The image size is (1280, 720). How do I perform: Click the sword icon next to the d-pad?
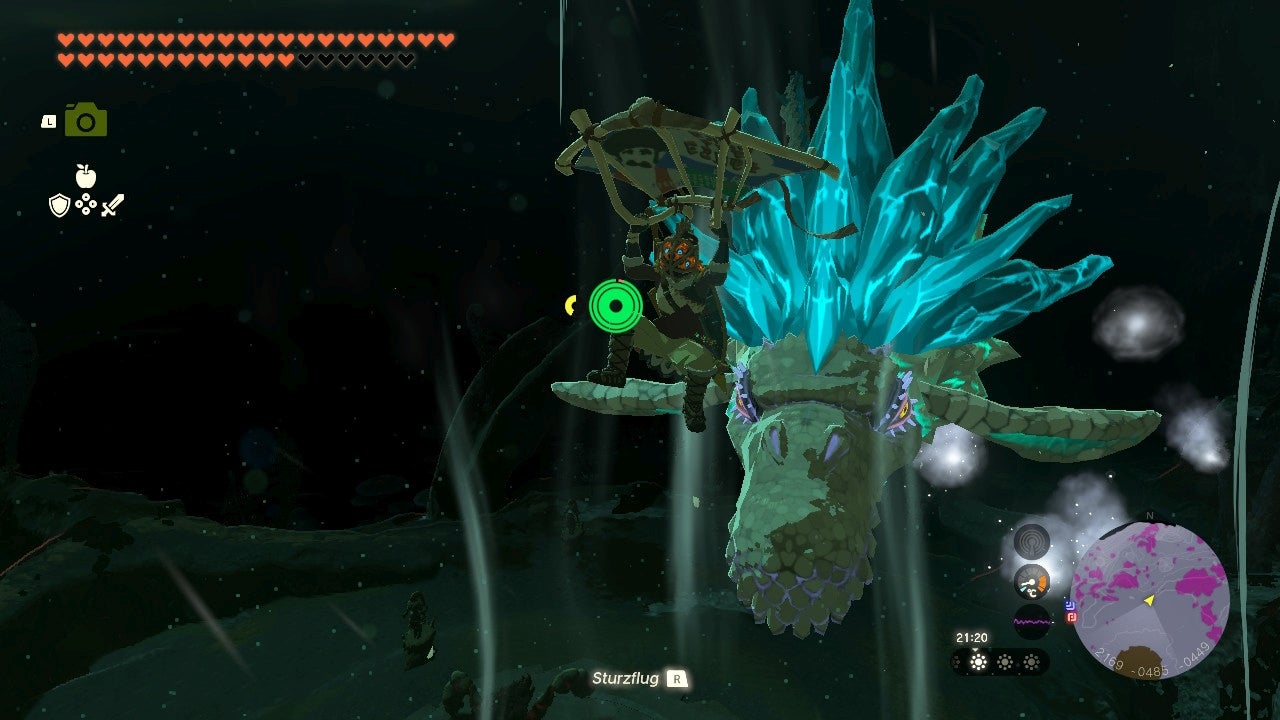coord(112,205)
